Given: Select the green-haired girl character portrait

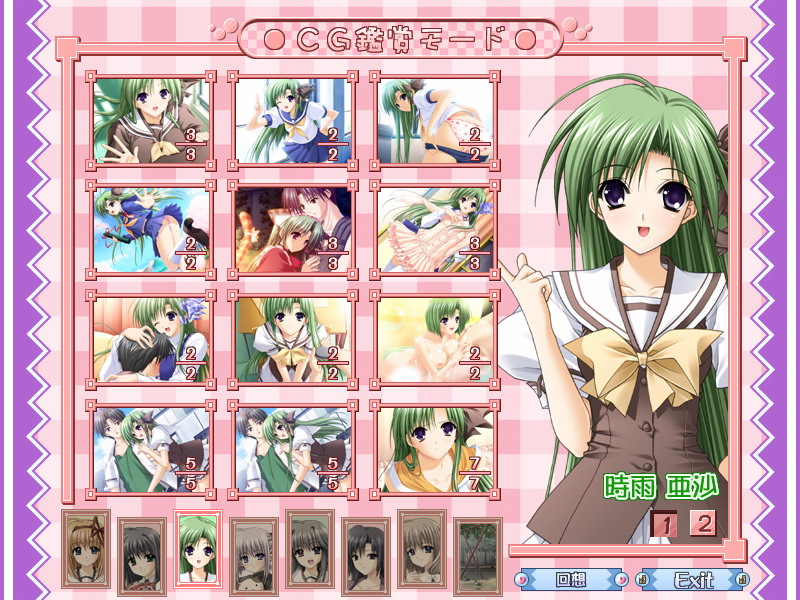Looking at the screenshot, I should (x=197, y=549).
